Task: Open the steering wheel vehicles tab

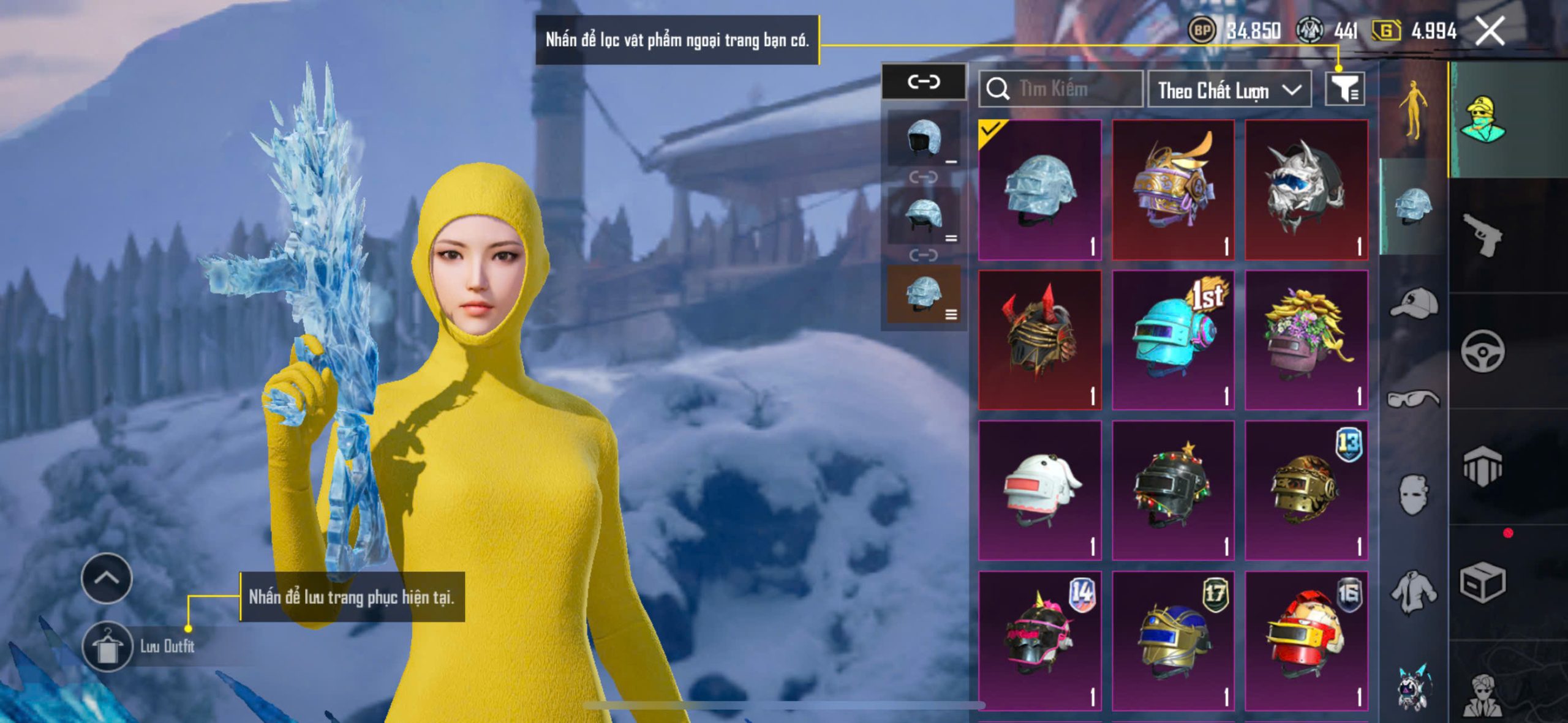Action: (x=1482, y=351)
